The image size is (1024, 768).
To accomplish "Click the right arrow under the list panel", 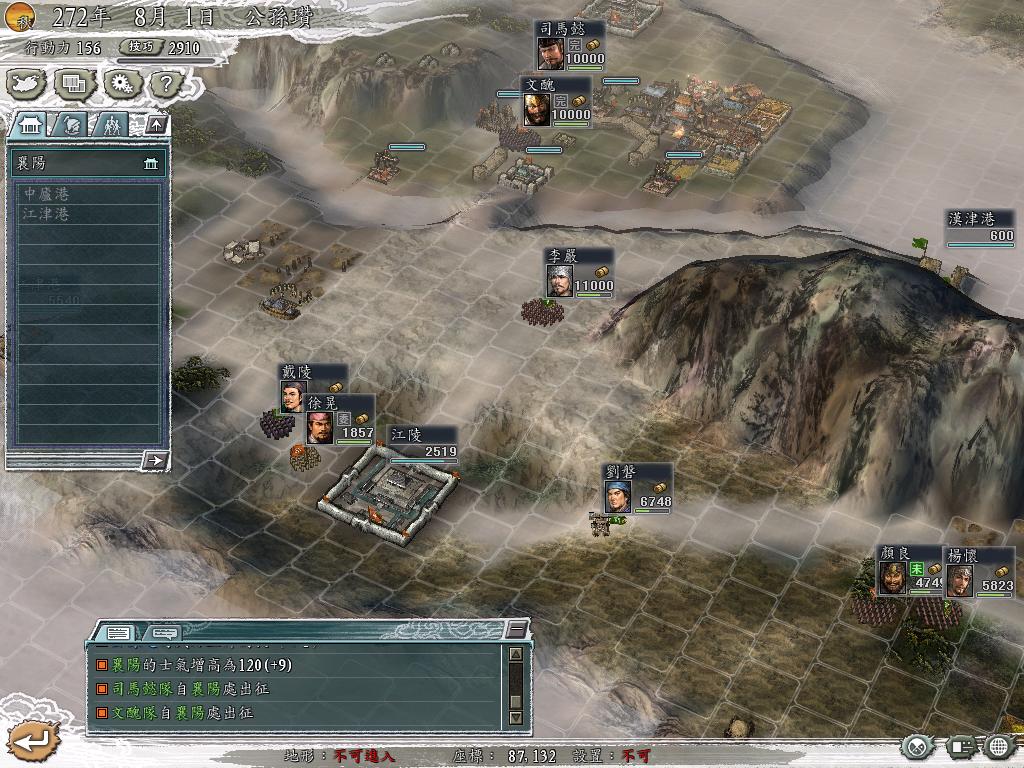I will point(155,460).
